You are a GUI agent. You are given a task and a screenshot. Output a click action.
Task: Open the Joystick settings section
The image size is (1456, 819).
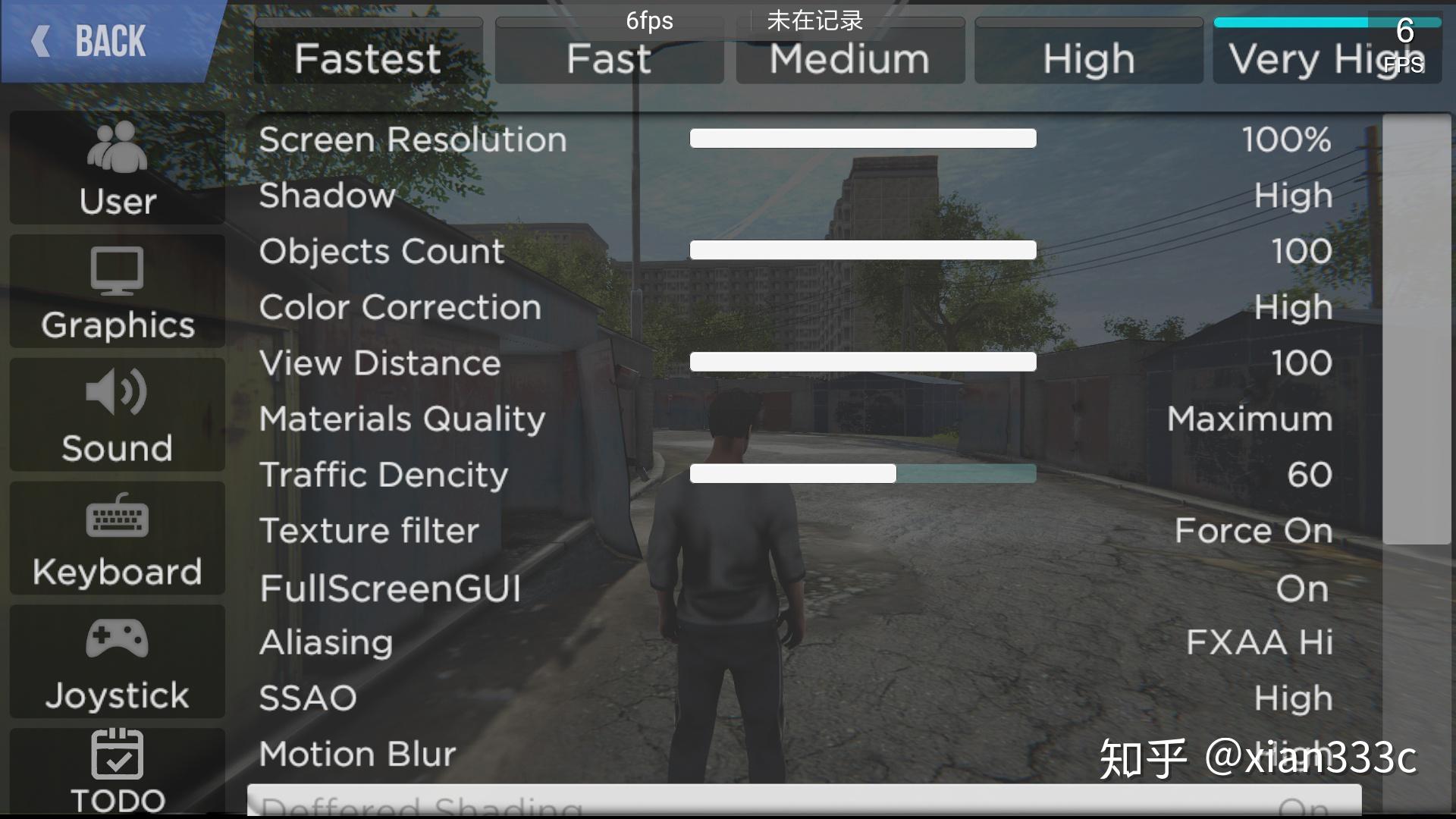(118, 663)
